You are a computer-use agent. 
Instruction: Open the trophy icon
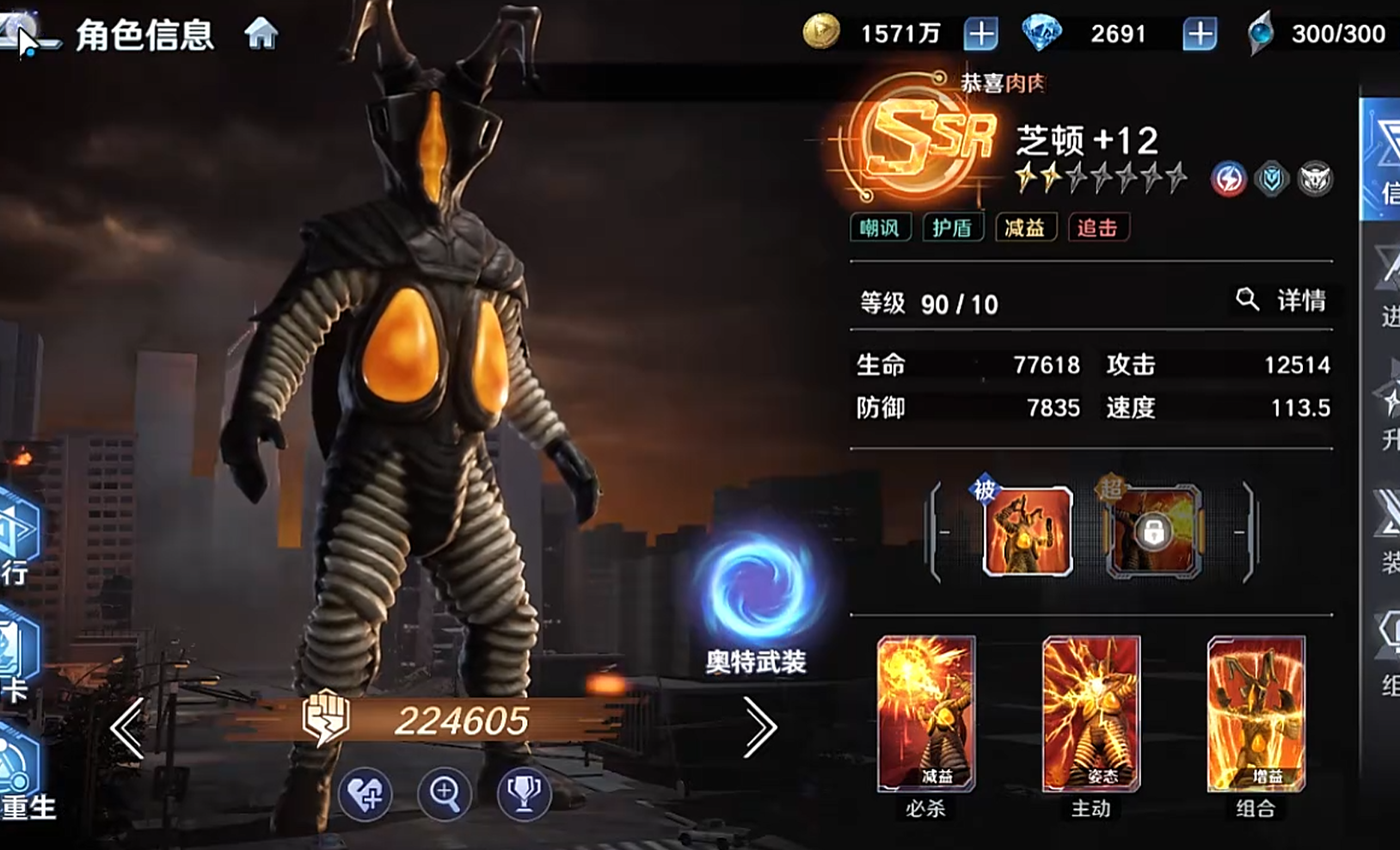[523, 794]
